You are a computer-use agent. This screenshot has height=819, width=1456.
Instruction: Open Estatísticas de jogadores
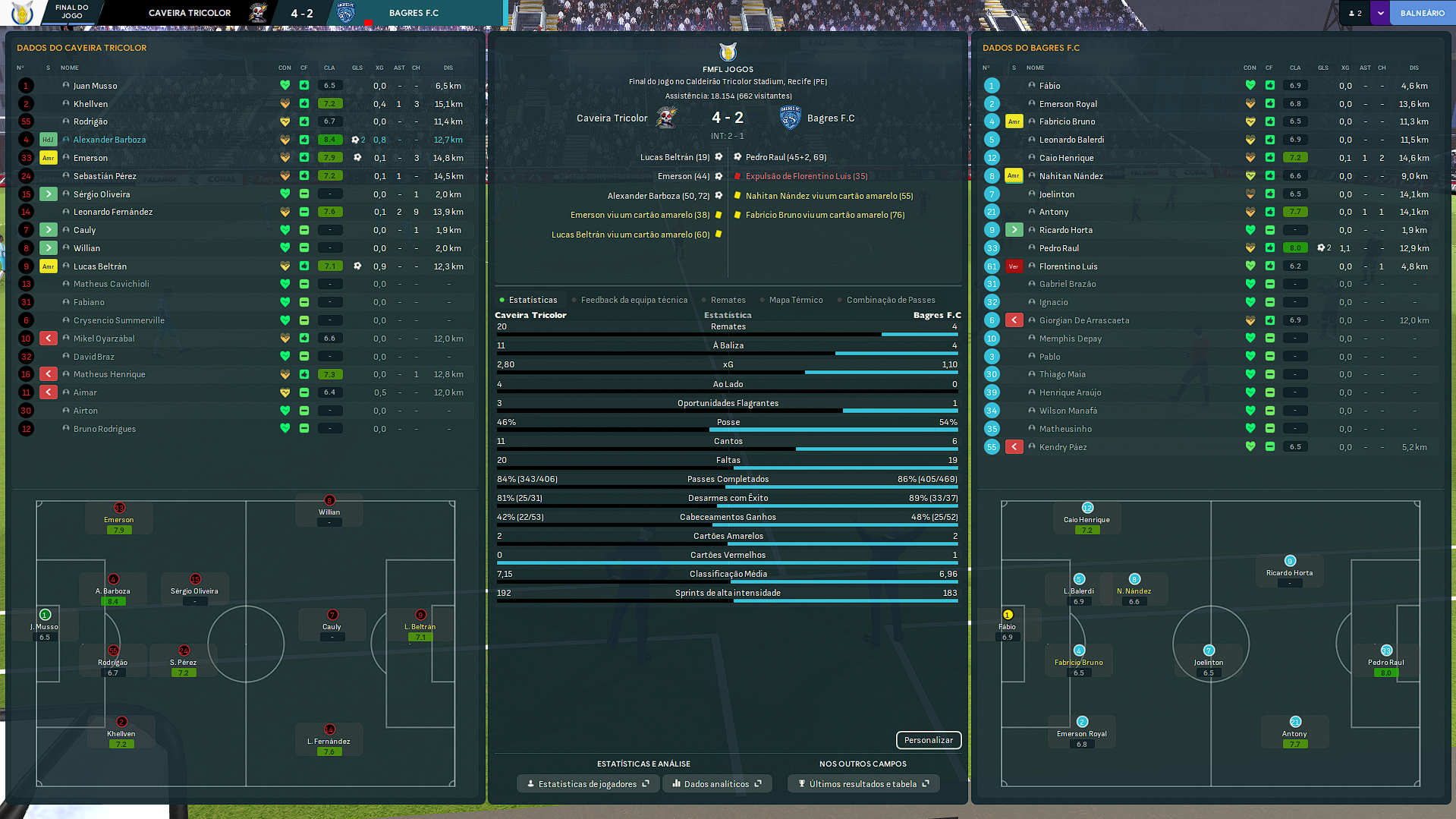coord(587,784)
